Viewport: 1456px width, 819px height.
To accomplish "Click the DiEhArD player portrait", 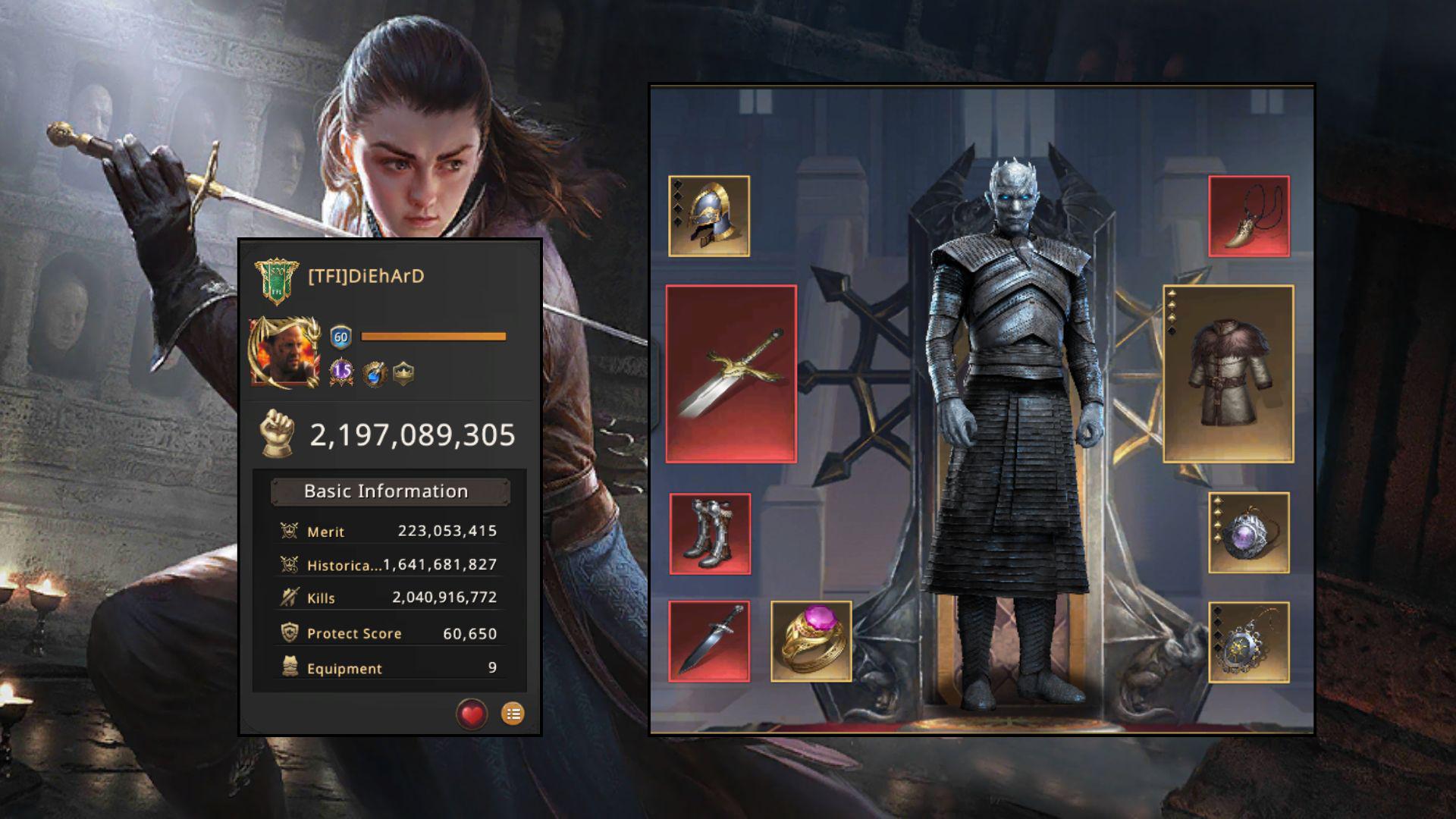I will pos(284,353).
